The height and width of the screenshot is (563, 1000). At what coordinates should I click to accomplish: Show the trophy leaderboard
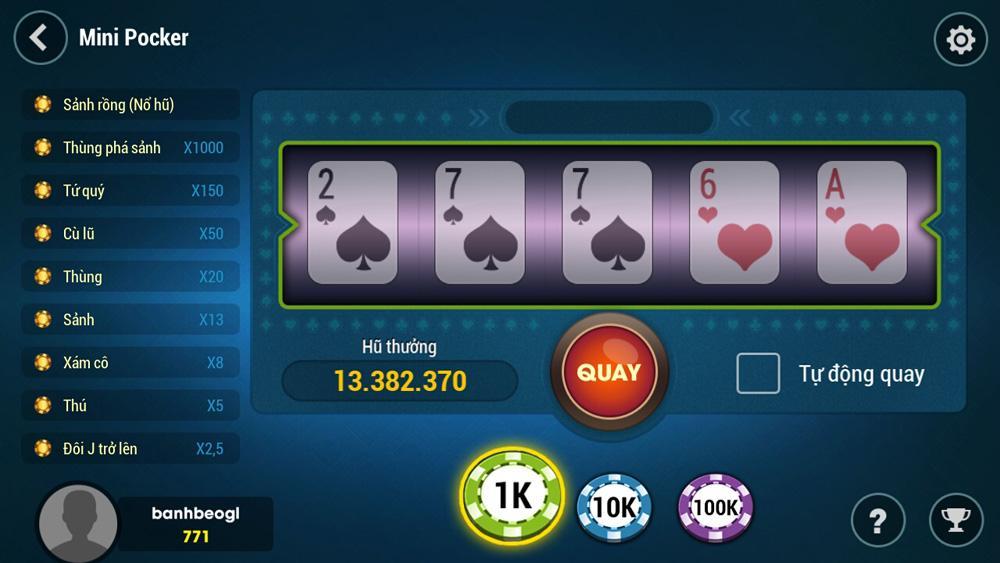(x=956, y=520)
